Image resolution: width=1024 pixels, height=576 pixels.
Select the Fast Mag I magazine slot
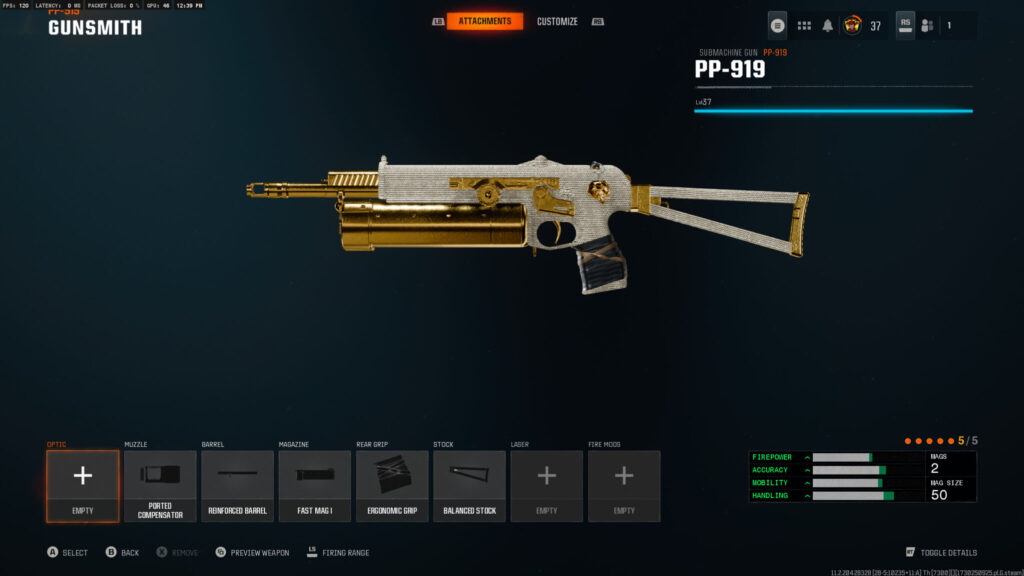coord(314,486)
